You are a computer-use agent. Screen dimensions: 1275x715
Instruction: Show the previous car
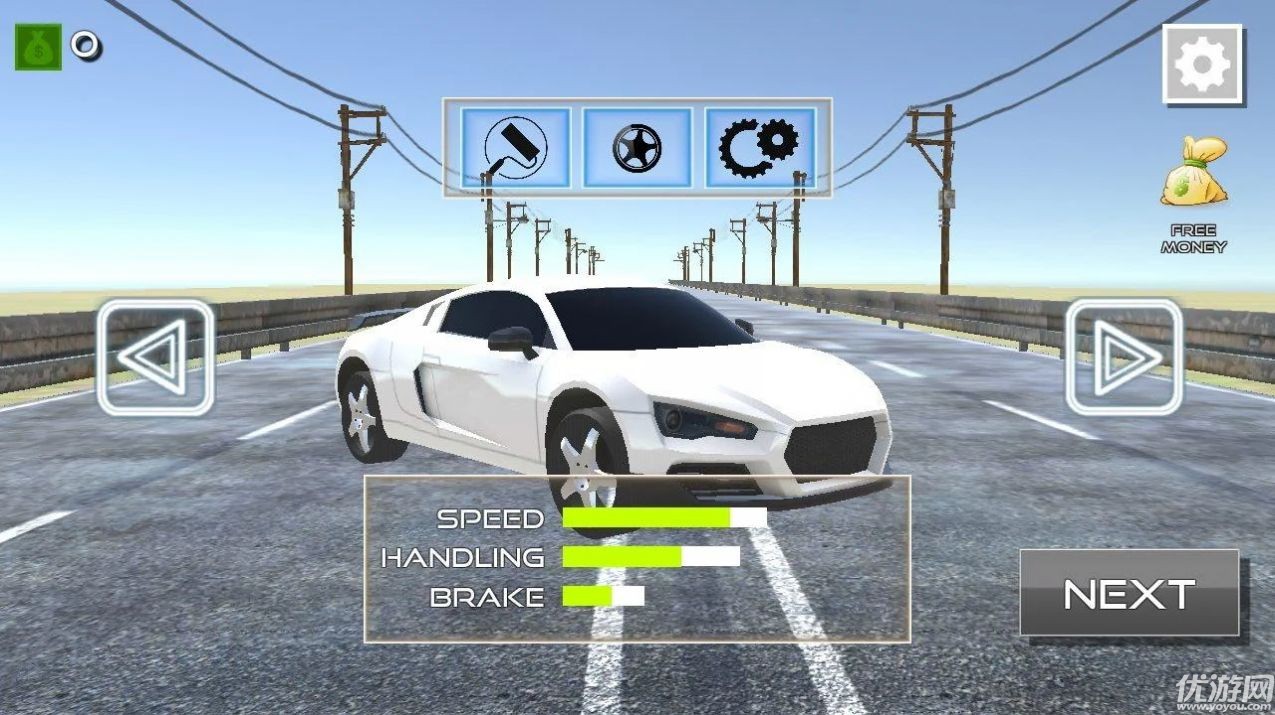click(x=155, y=357)
